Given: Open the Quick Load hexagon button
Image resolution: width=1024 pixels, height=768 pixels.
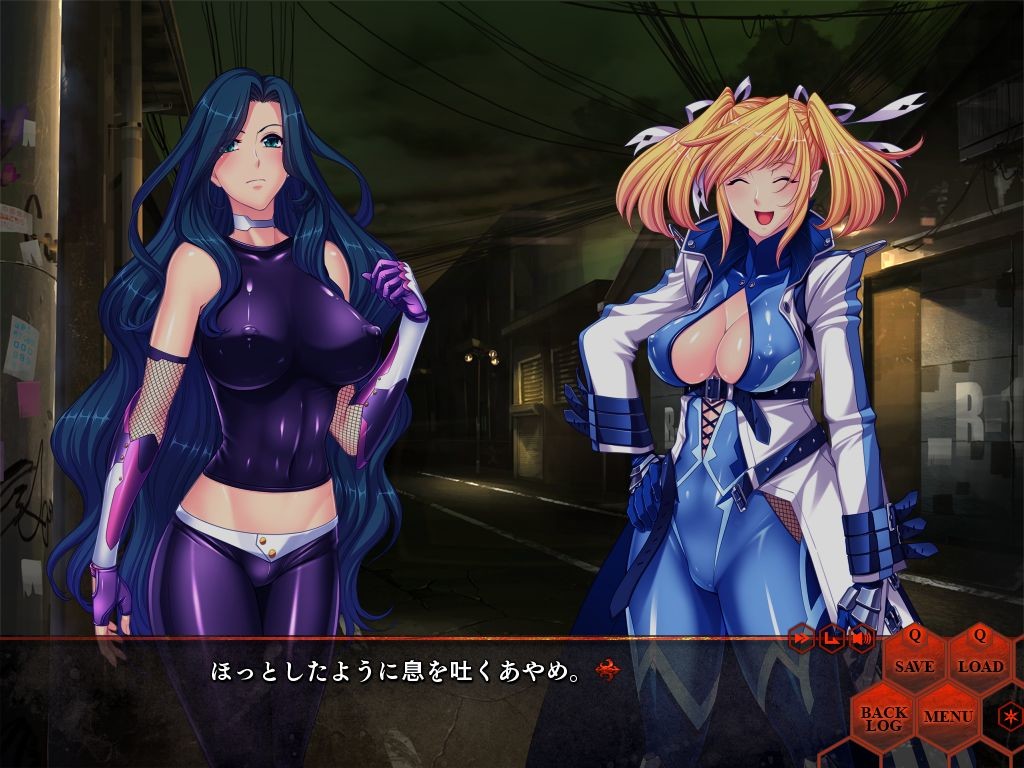Looking at the screenshot, I should point(980,658).
